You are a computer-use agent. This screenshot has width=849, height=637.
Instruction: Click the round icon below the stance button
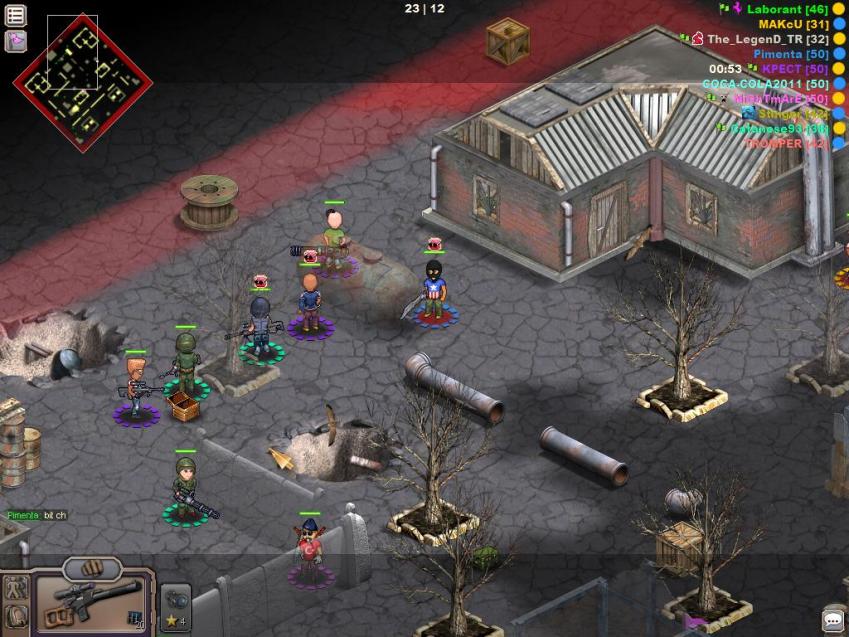tap(16, 614)
